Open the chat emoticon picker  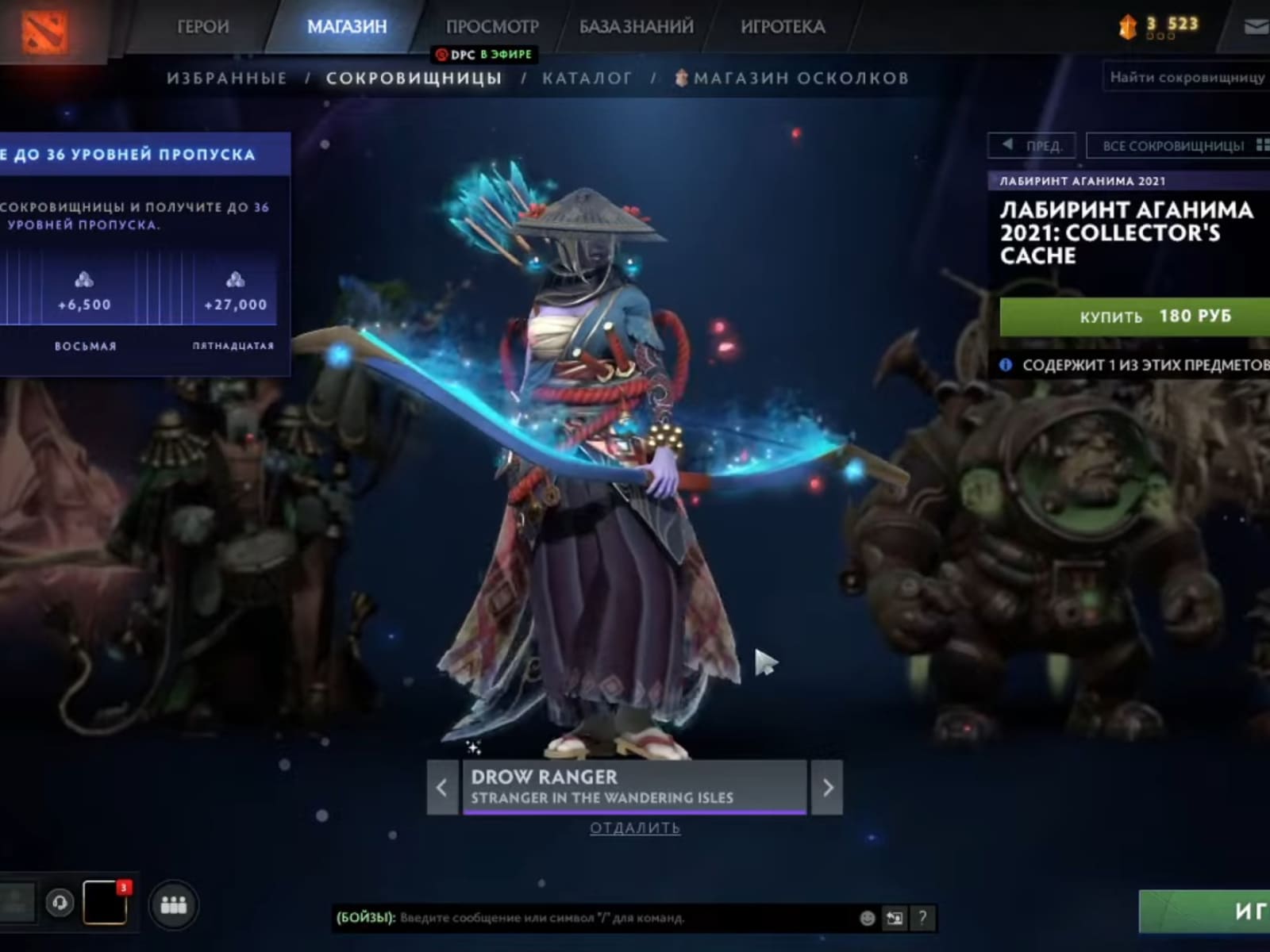point(868,918)
